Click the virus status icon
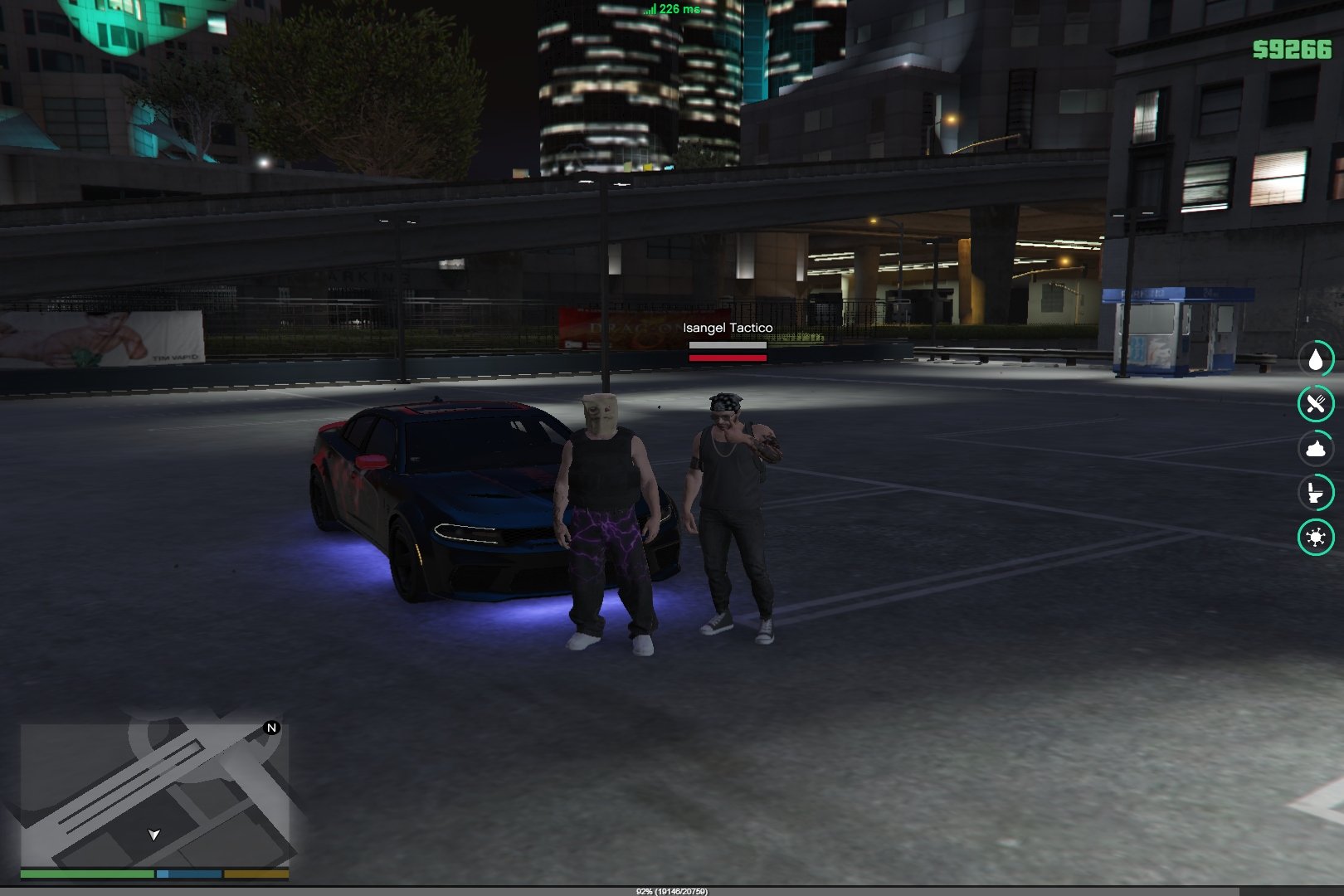This screenshot has height=896, width=1344. click(1315, 537)
